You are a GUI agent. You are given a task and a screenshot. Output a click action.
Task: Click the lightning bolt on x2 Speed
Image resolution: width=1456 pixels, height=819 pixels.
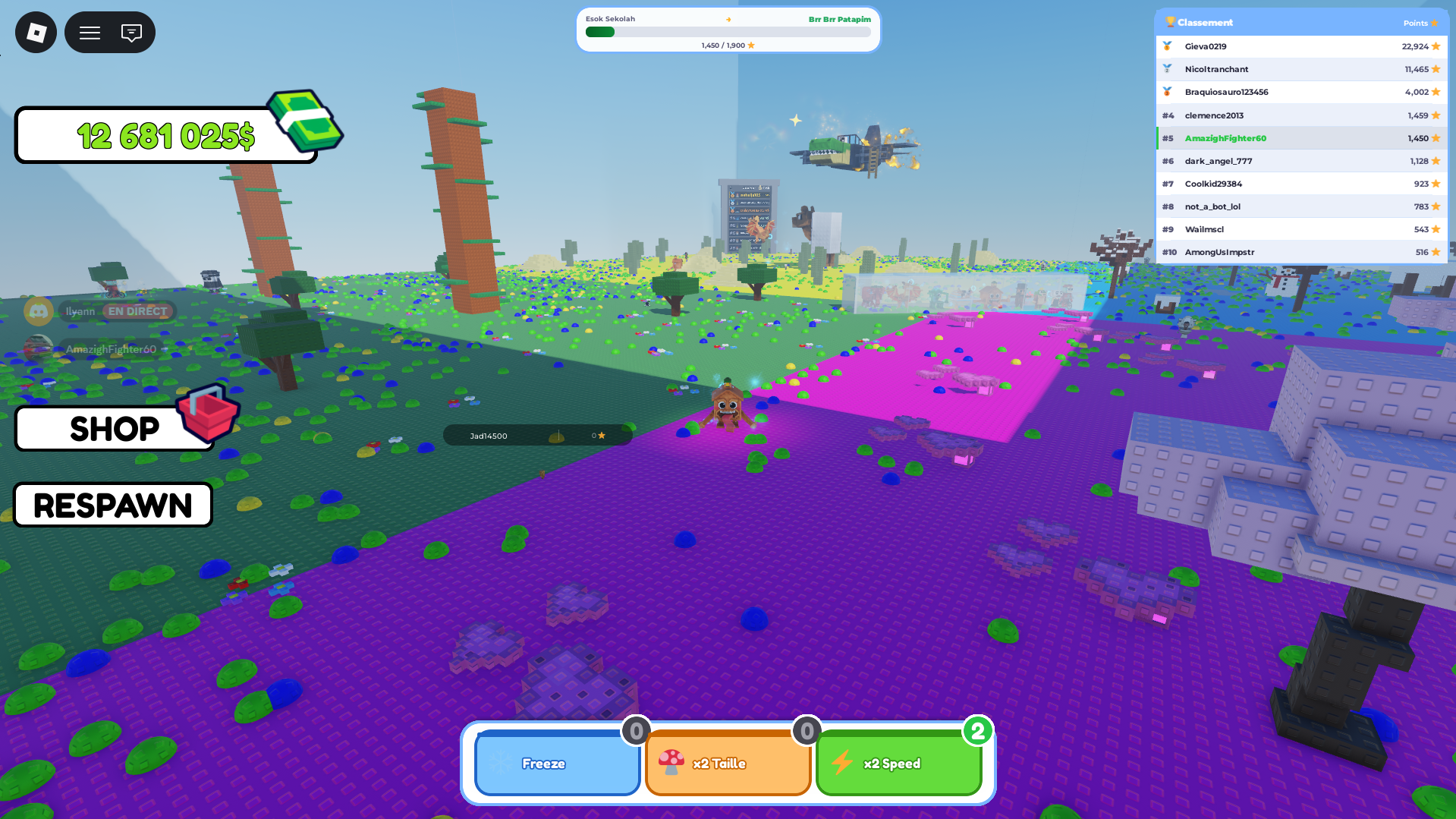click(x=843, y=764)
